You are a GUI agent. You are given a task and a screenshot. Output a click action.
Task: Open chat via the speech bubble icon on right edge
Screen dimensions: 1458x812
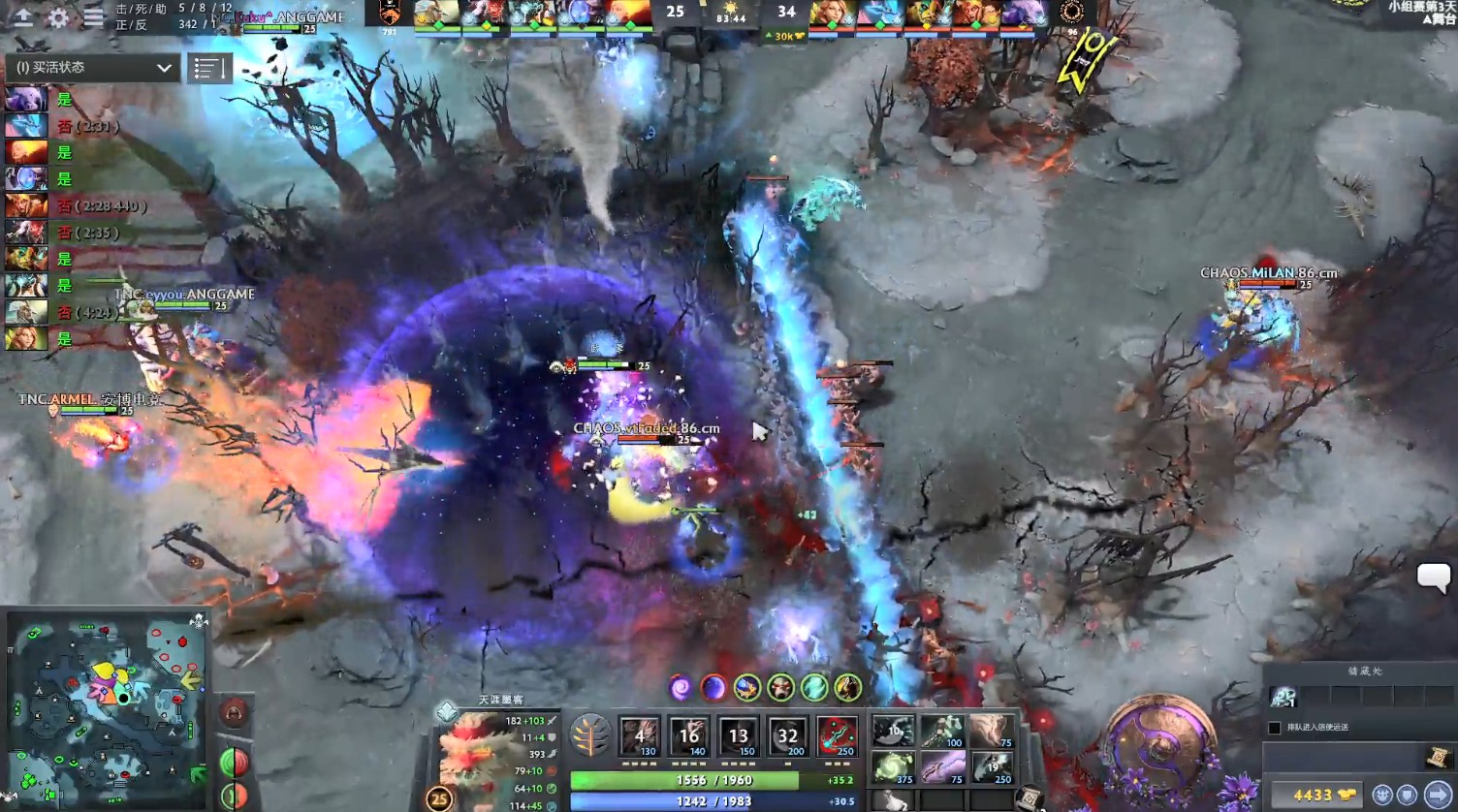point(1434,578)
